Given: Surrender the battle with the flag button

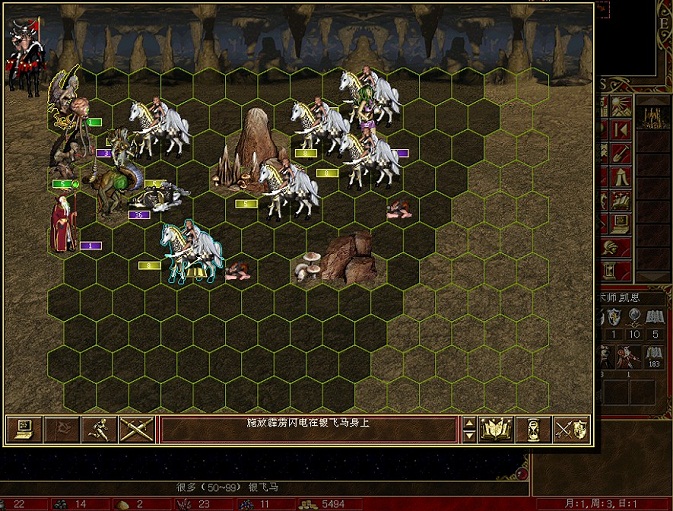Looking at the screenshot, I should (x=61, y=429).
